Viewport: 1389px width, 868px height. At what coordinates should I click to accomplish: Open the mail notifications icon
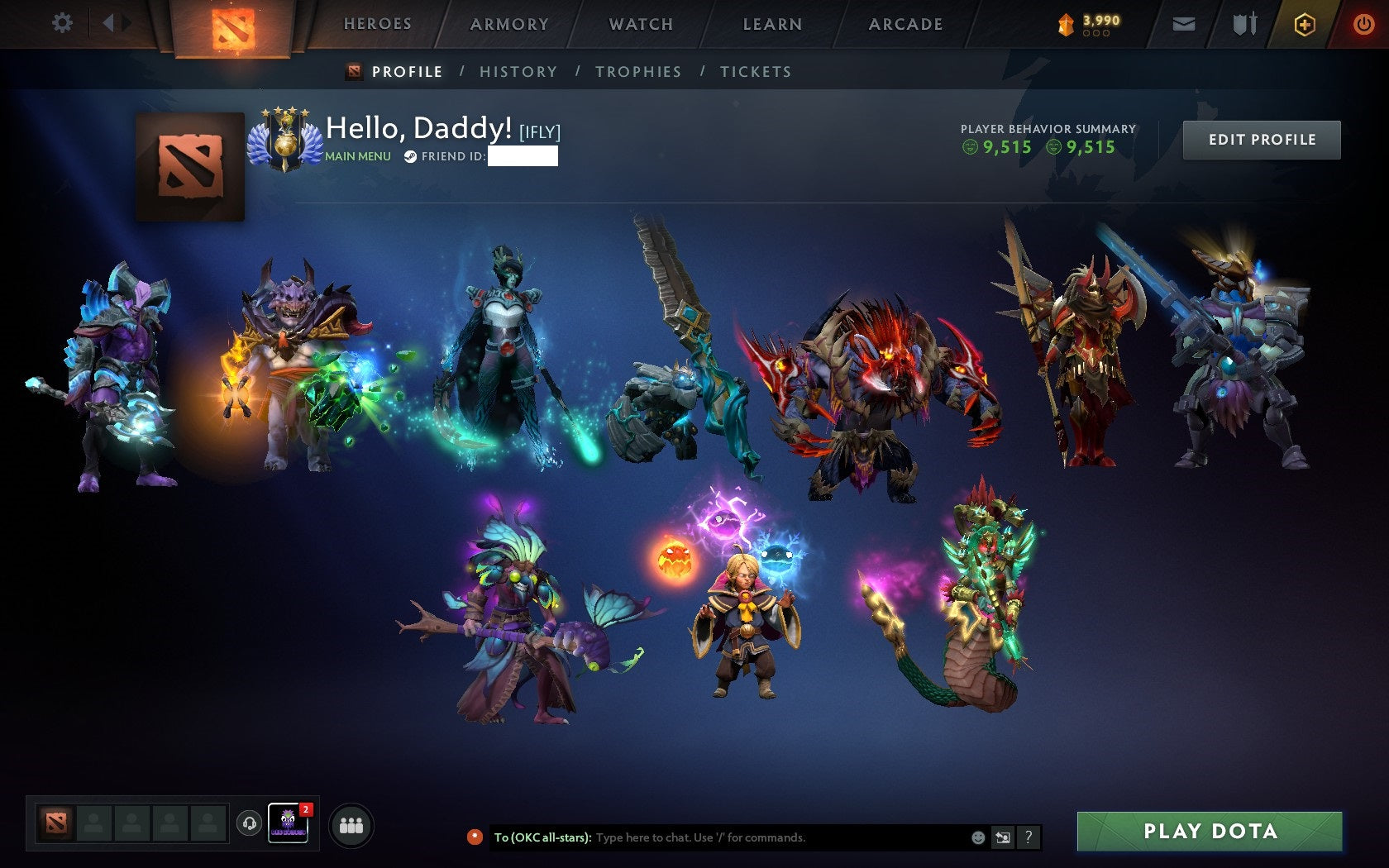tap(1186, 24)
